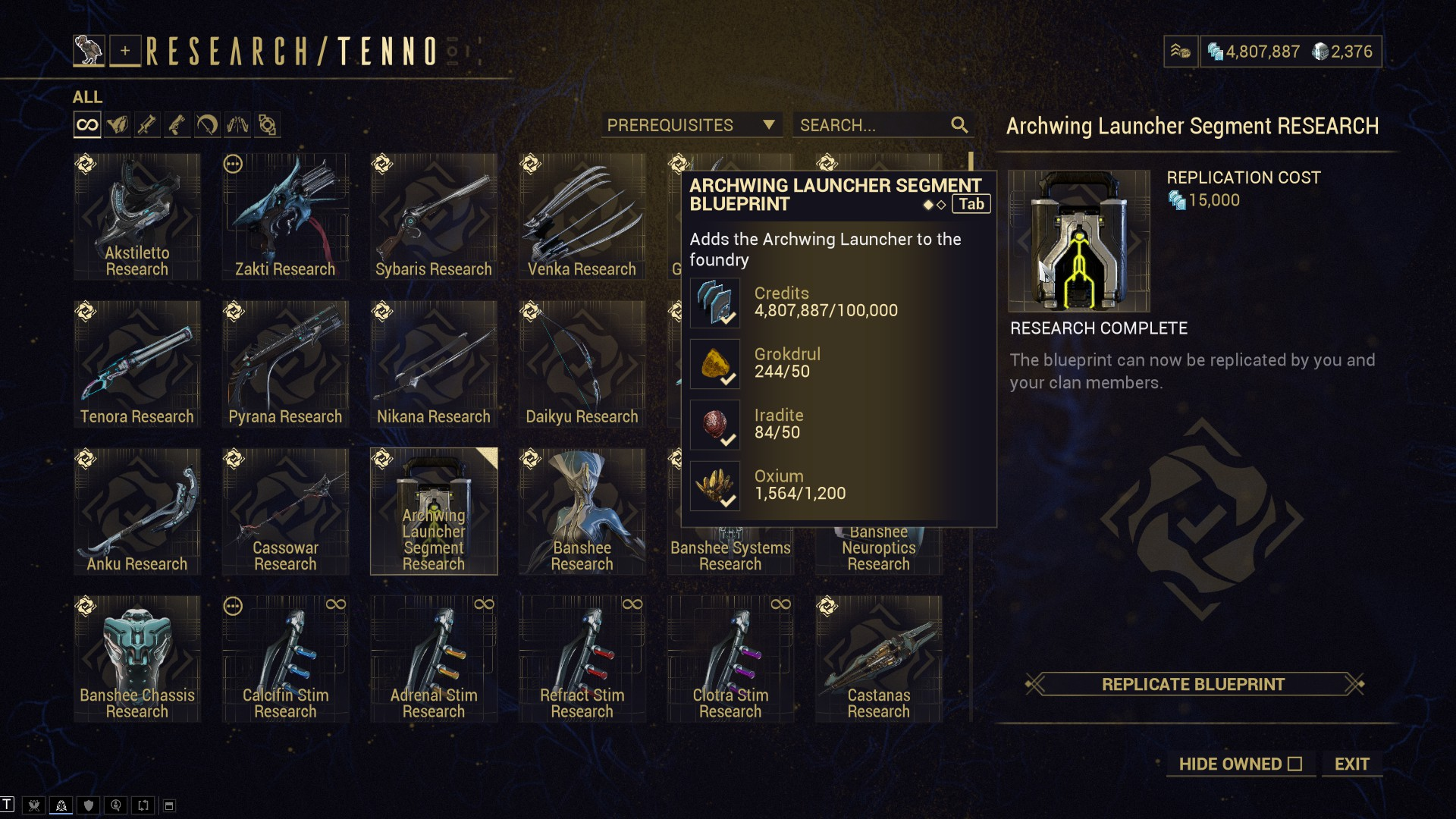Select the Akstiletto Research tile
The width and height of the screenshot is (1456, 819).
tap(137, 217)
